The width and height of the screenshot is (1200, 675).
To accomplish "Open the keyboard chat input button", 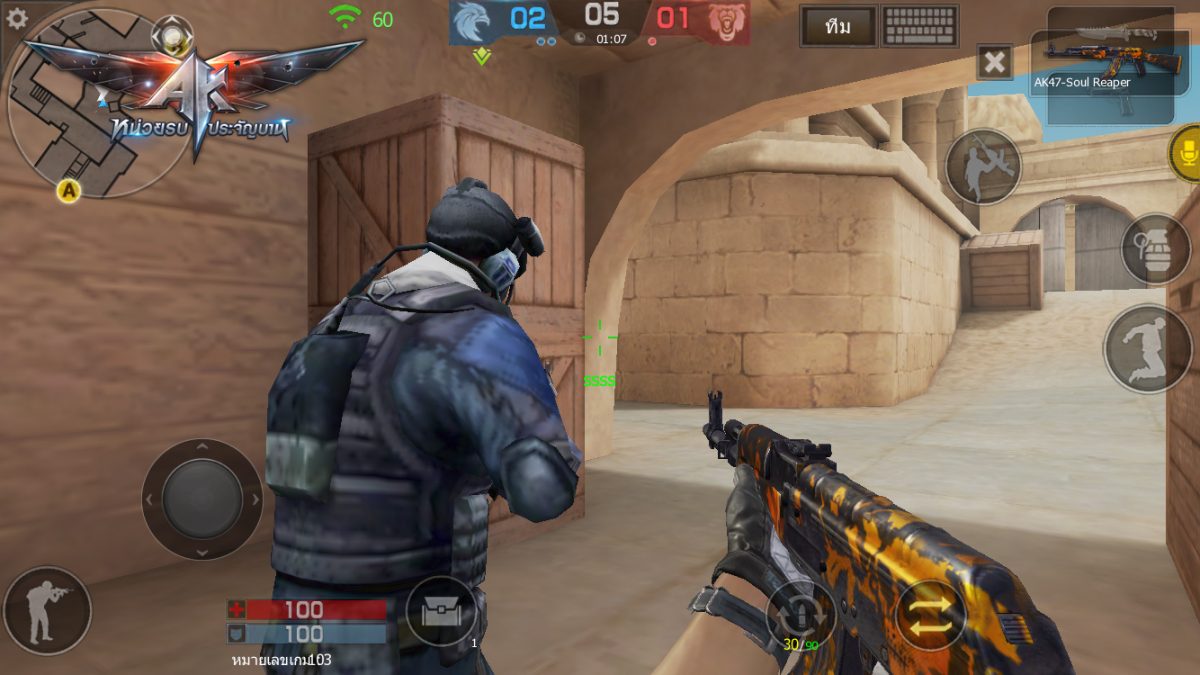I will click(921, 27).
